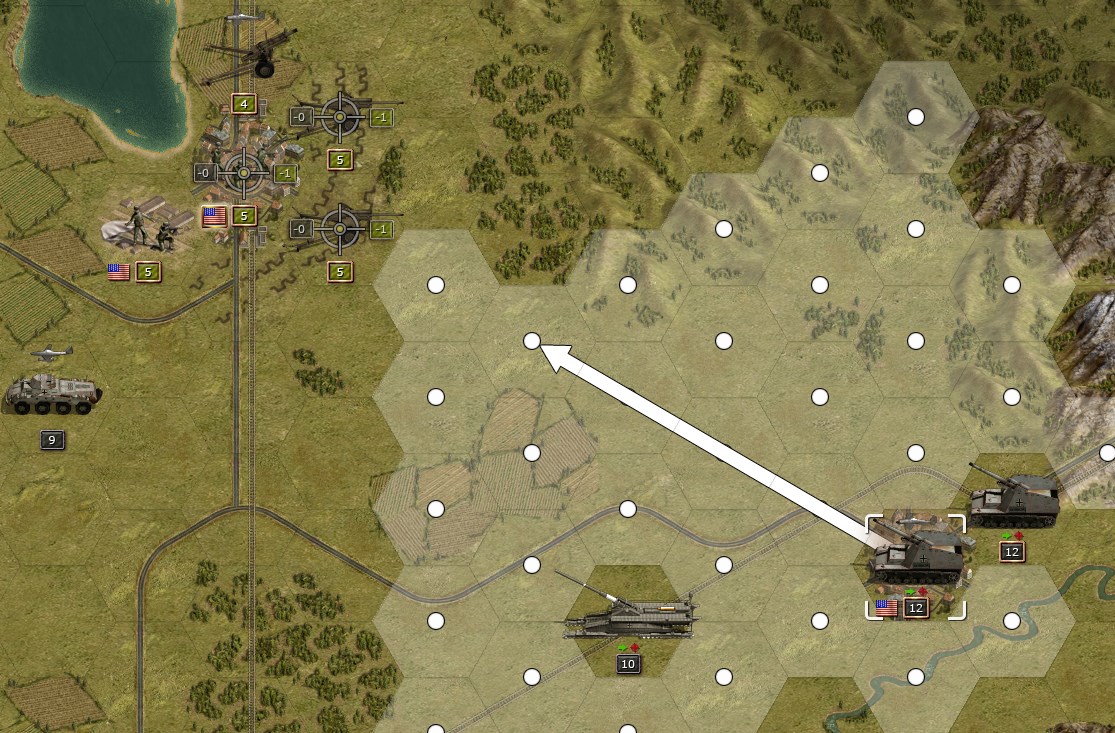Attack the town marked with a crosshair
Viewport: 1115px width, 733px height.
click(x=243, y=173)
